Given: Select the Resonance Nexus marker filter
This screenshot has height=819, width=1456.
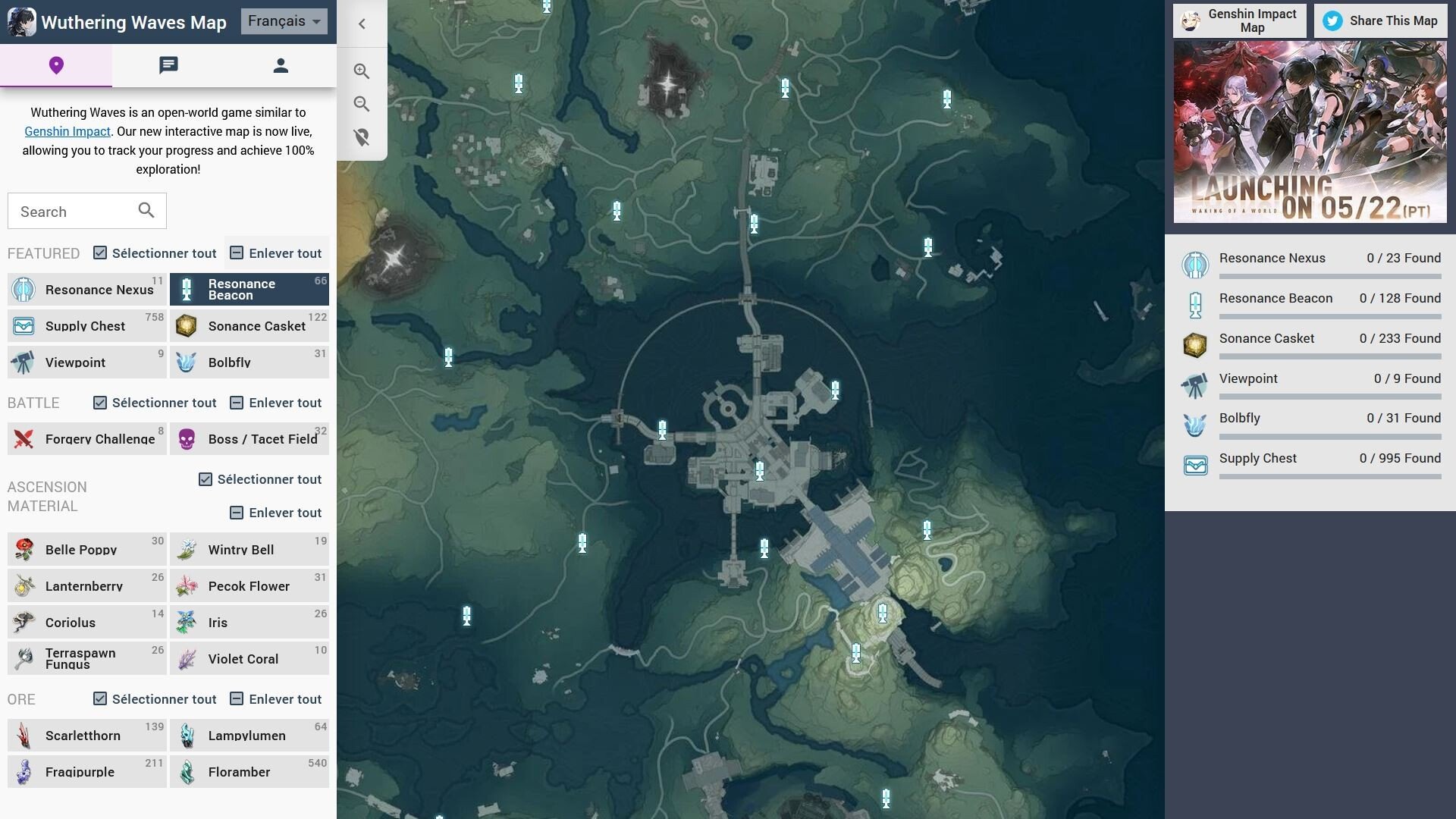Looking at the screenshot, I should (86, 289).
